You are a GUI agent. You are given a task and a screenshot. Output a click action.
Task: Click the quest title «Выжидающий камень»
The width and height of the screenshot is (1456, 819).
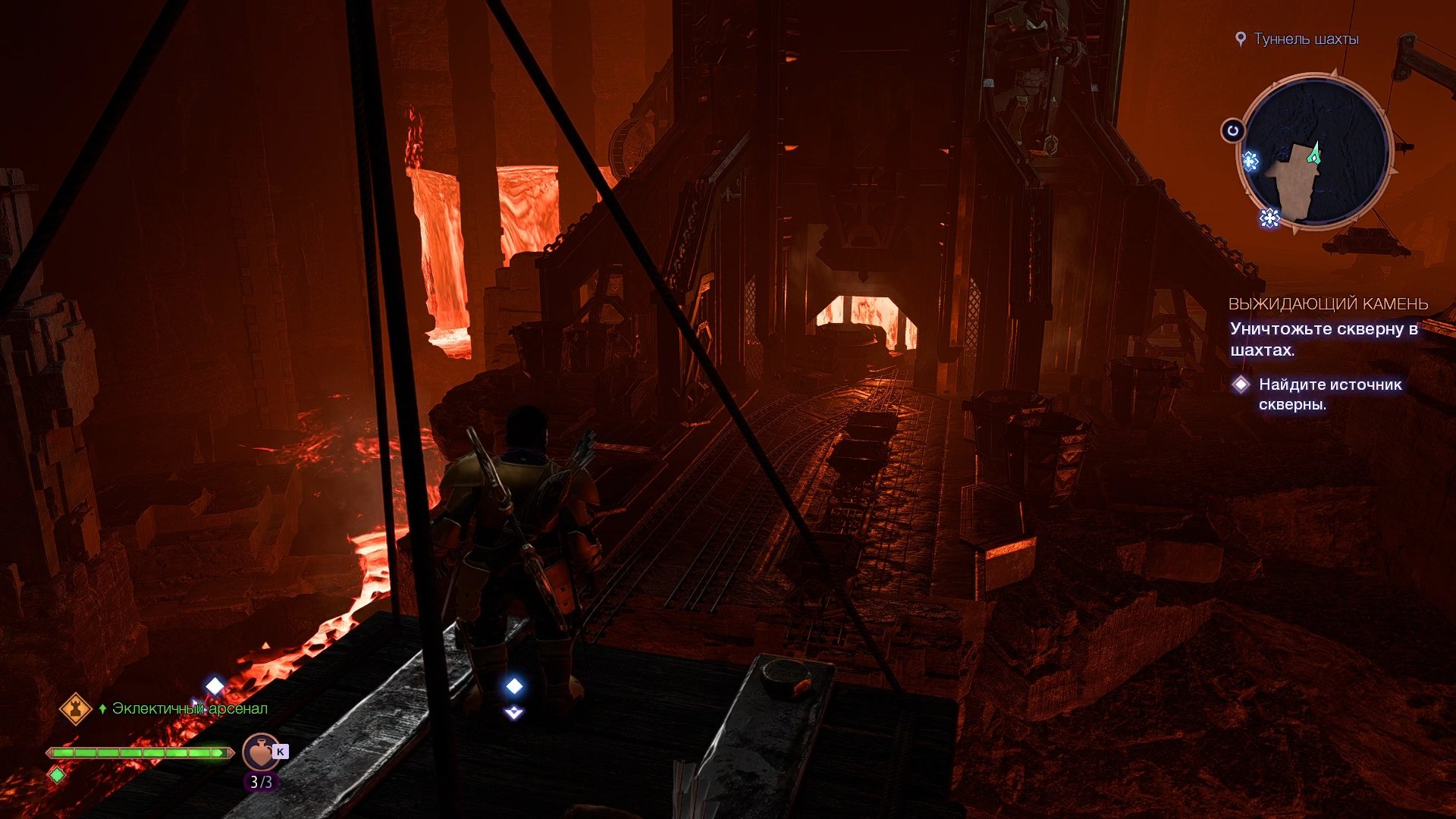[x=1328, y=304]
